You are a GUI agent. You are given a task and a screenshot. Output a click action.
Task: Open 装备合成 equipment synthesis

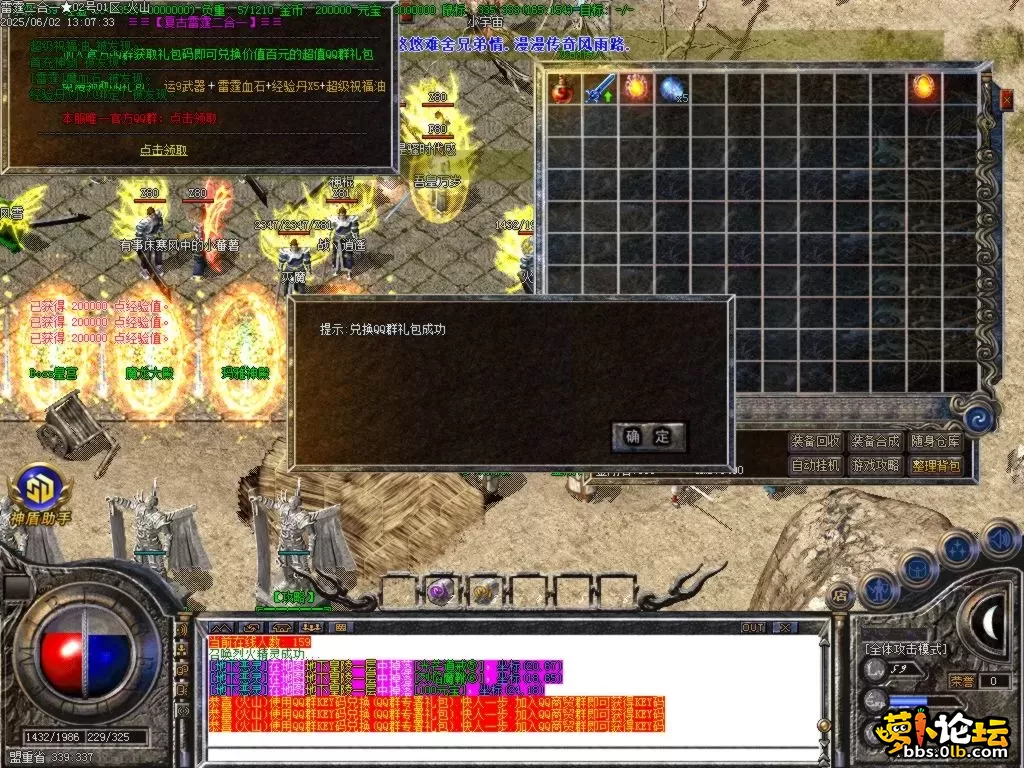[875, 441]
